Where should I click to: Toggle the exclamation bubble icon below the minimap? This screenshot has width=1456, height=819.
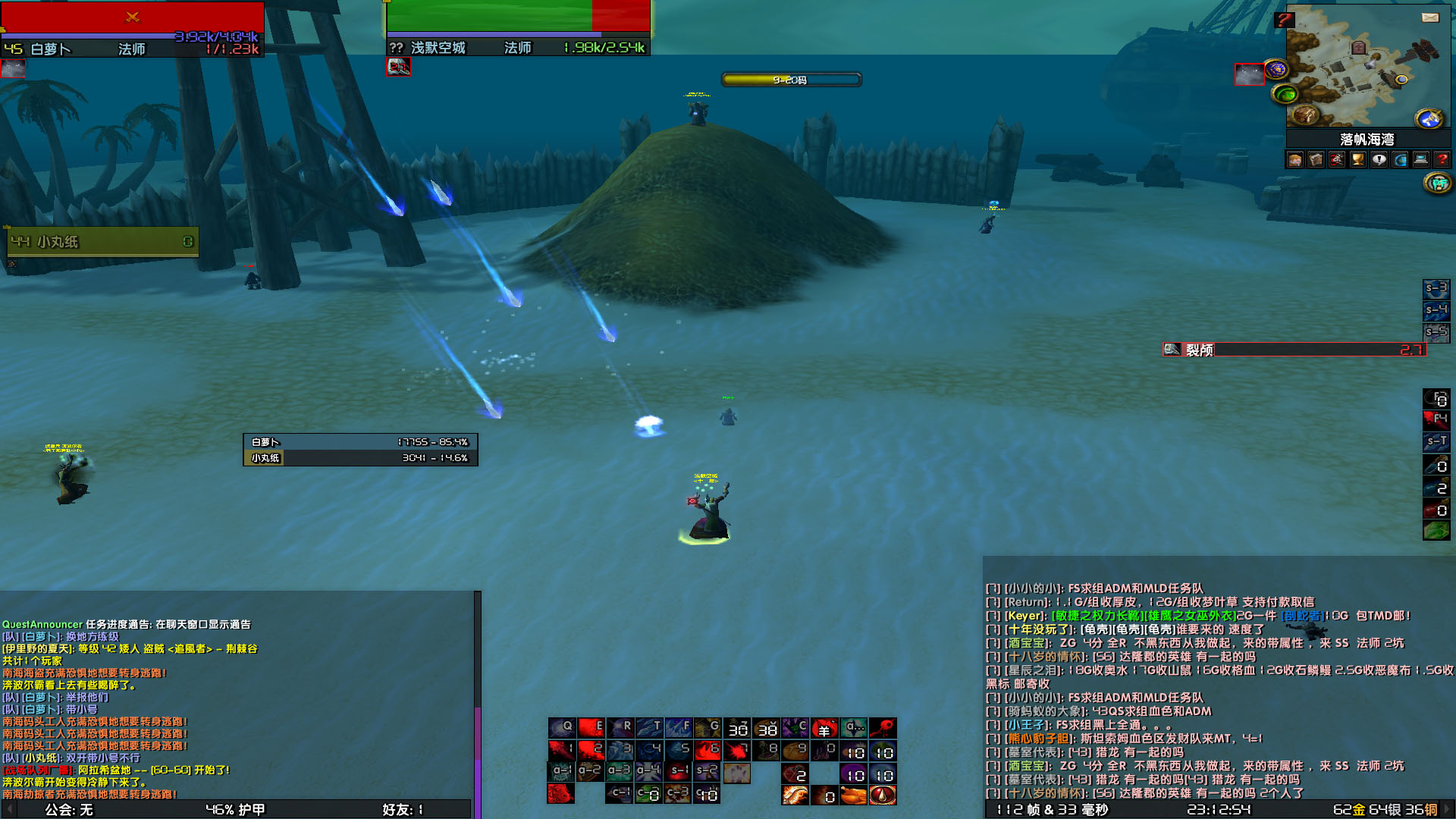[x=1379, y=159]
